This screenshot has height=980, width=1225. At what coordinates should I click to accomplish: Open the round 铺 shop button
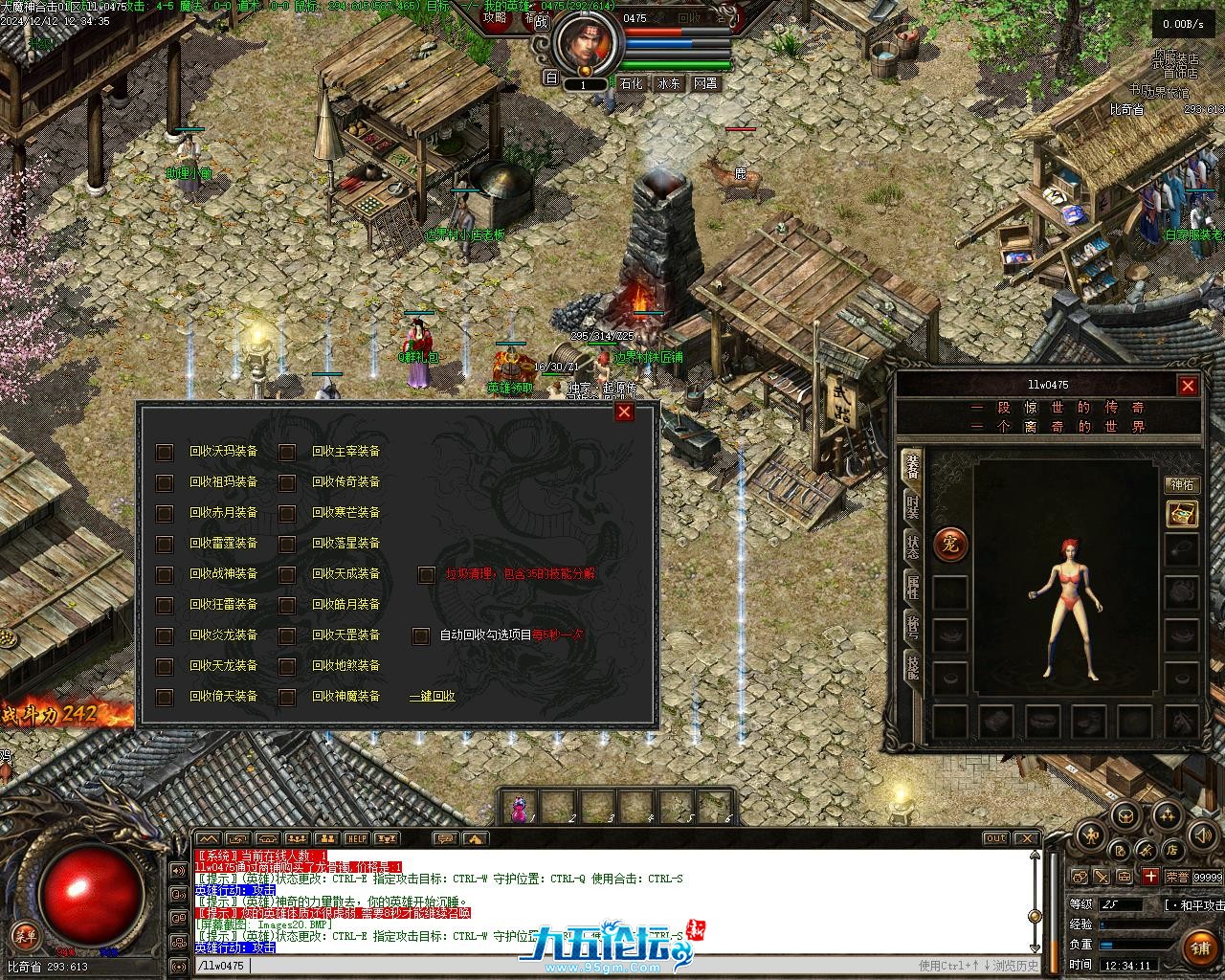(1200, 947)
